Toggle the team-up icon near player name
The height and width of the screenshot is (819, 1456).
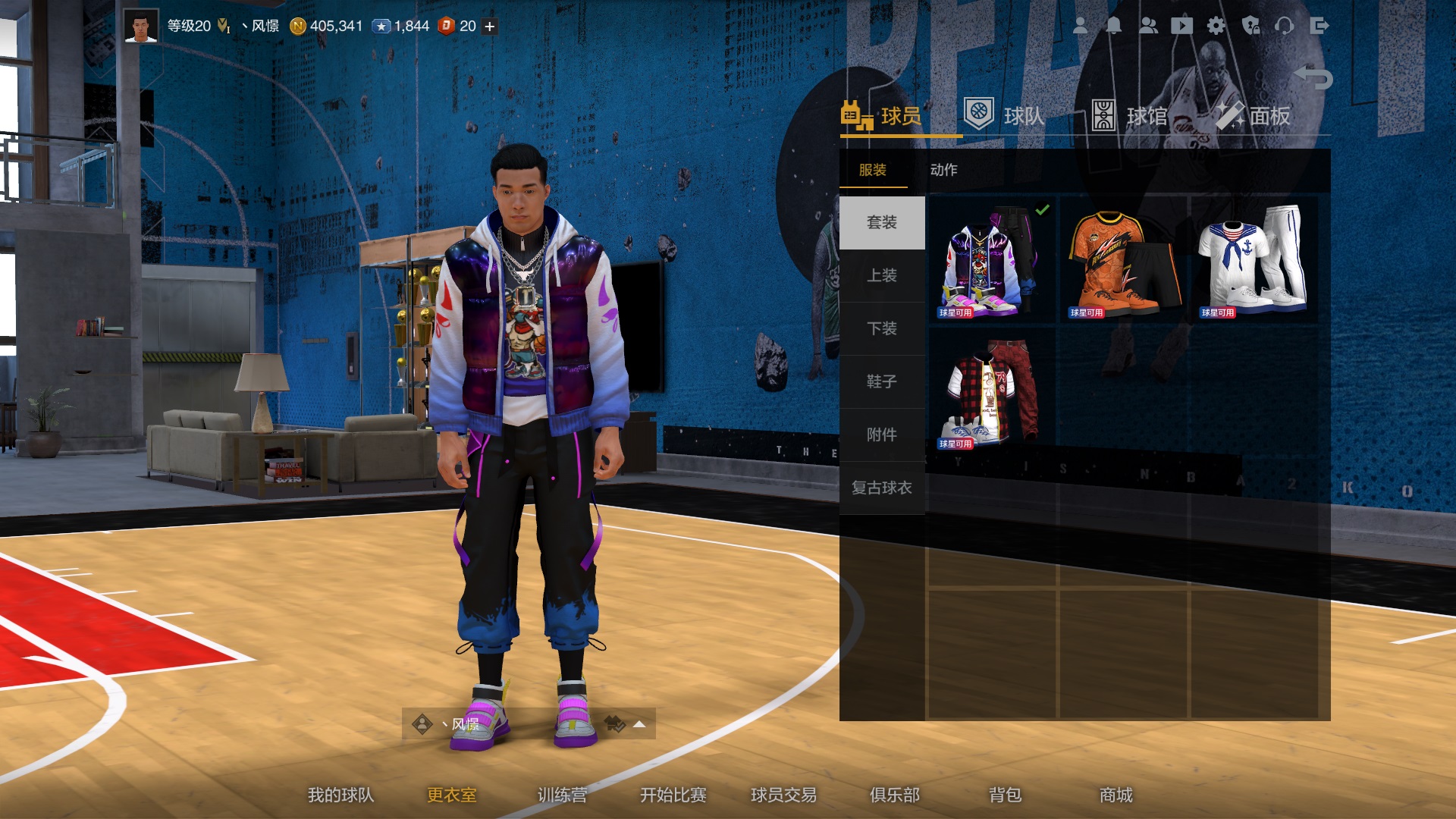pyautogui.click(x=614, y=723)
